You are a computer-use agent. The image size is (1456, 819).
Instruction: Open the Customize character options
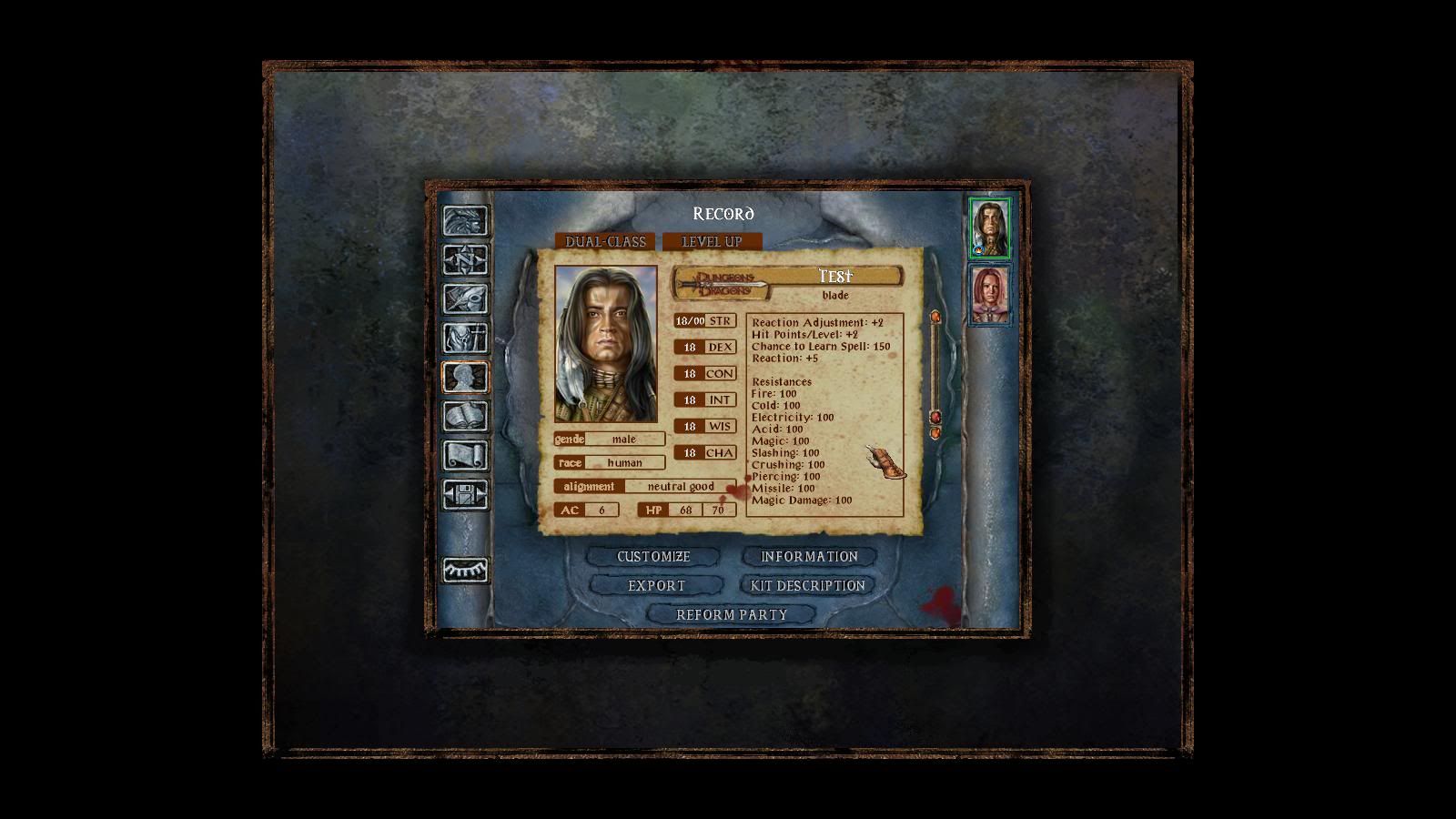653,556
